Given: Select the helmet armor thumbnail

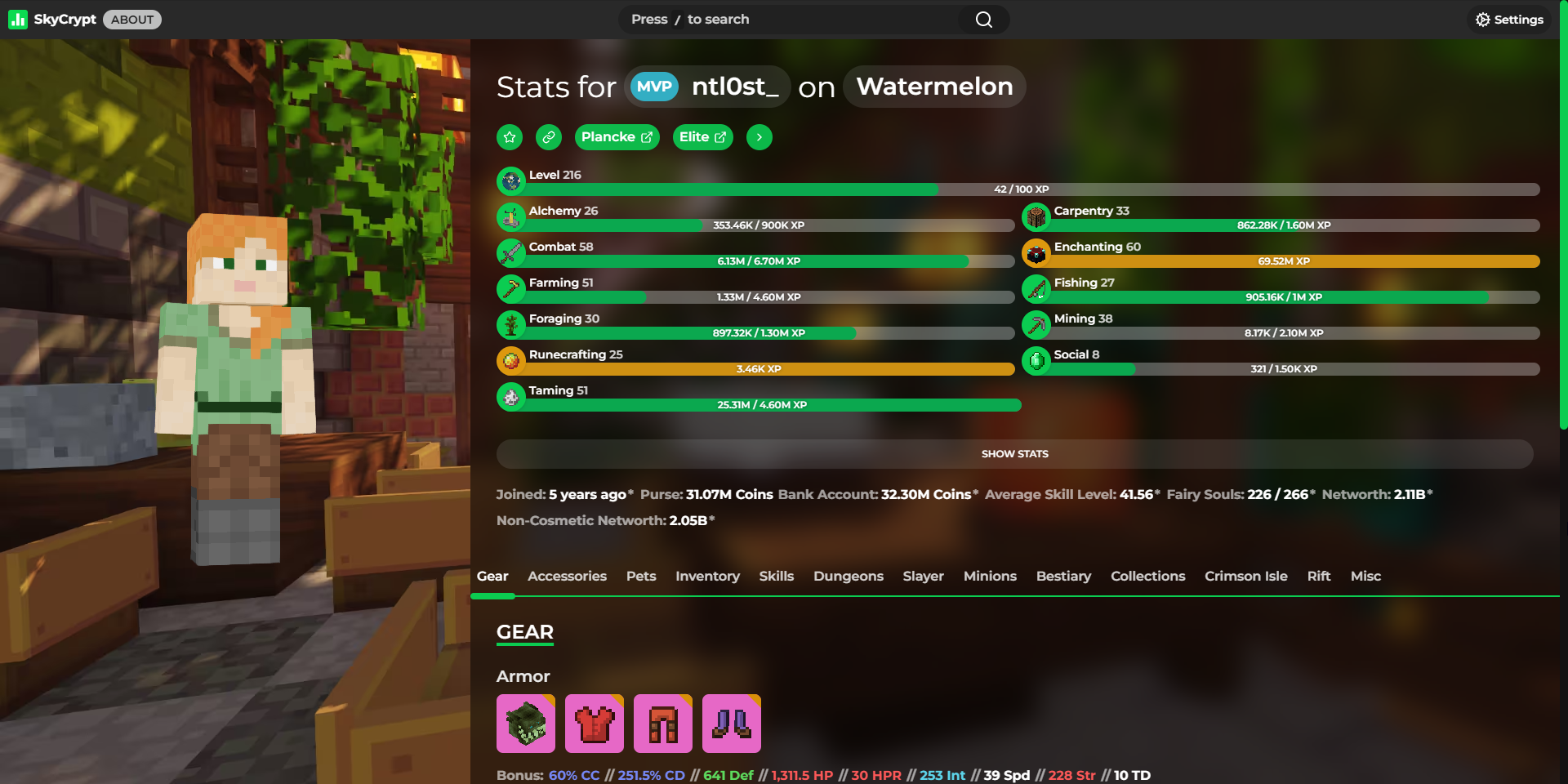Looking at the screenshot, I should 525,724.
